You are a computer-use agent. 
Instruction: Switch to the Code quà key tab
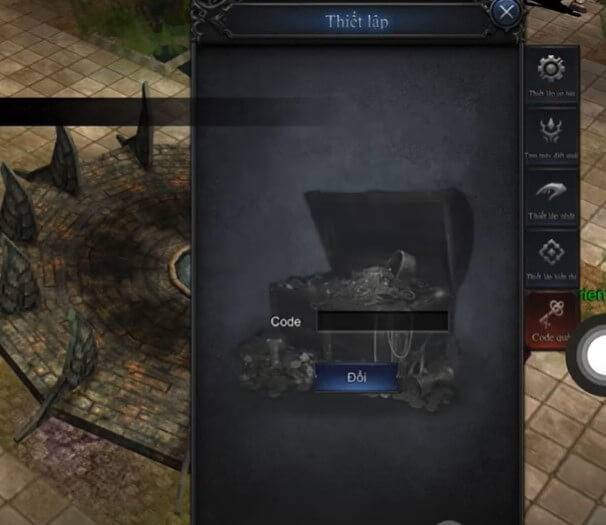pos(551,319)
